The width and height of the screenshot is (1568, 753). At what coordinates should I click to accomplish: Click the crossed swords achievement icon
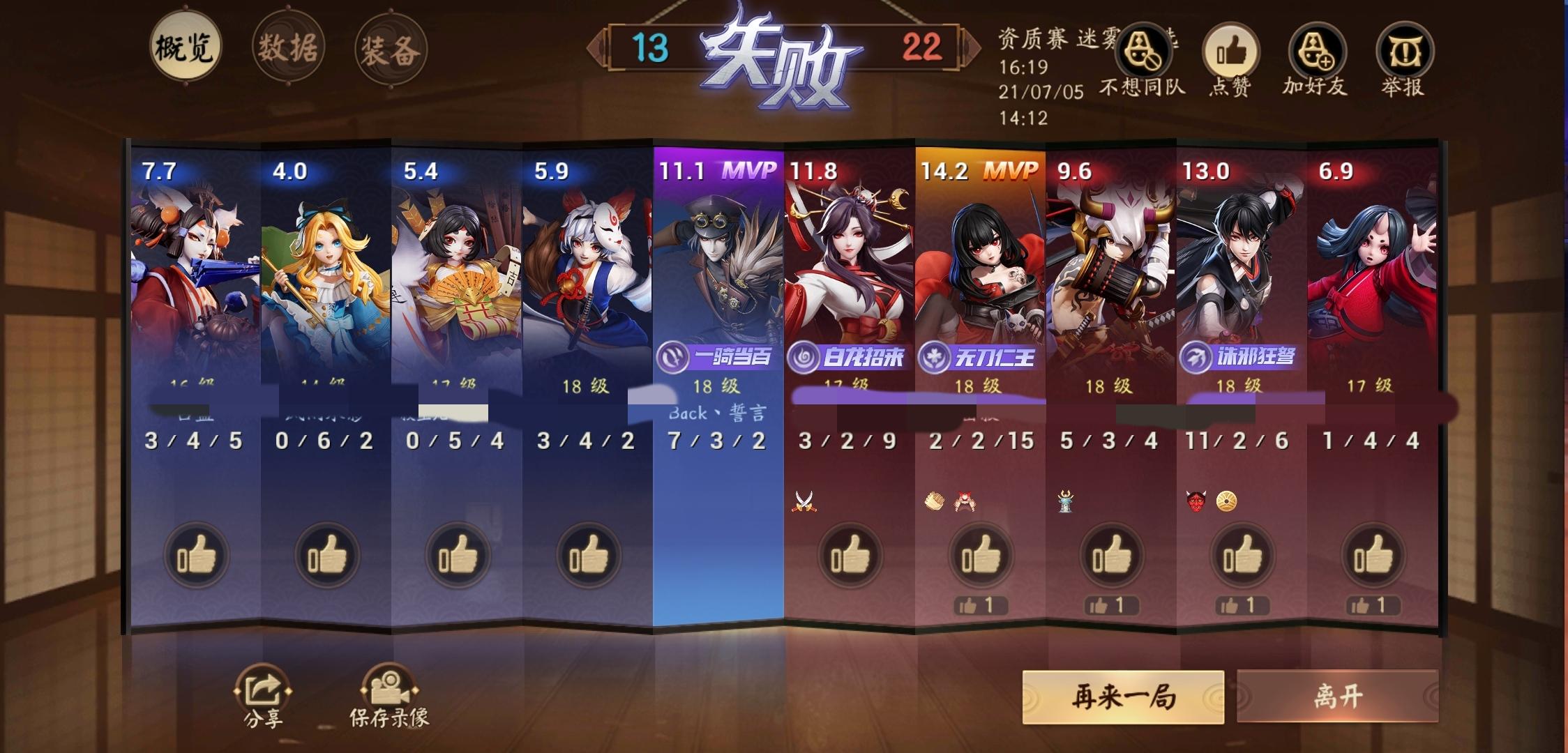(x=805, y=501)
